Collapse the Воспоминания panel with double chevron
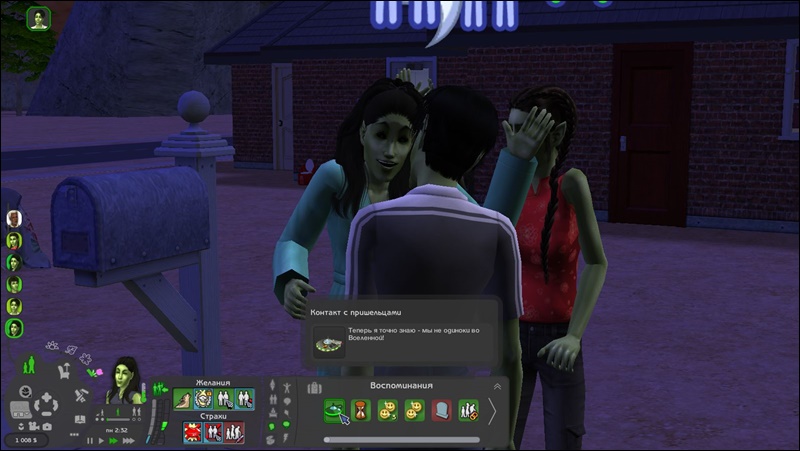Image resolution: width=800 pixels, height=451 pixels. (x=497, y=386)
